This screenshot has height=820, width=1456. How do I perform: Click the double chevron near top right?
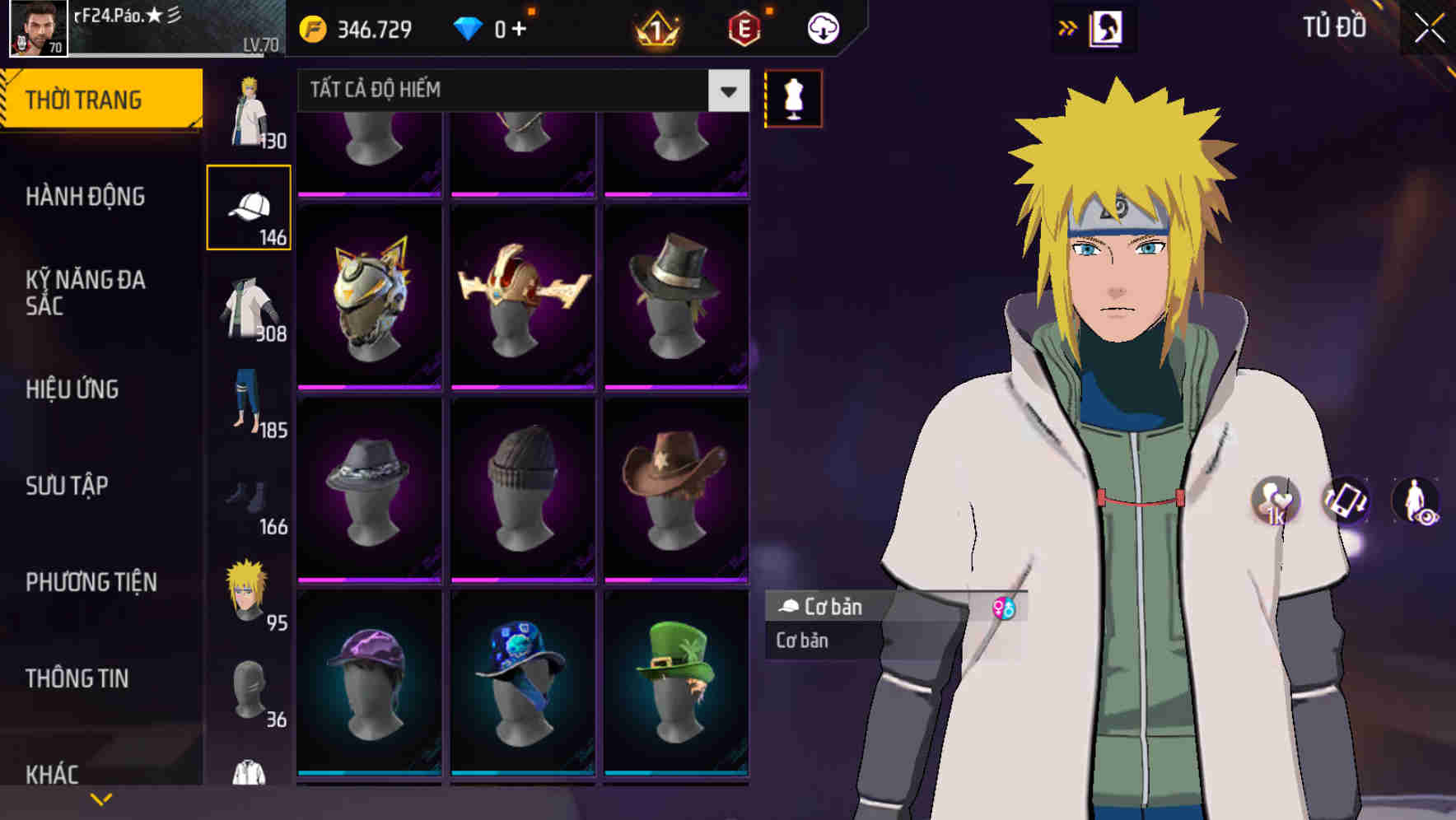point(1068,26)
